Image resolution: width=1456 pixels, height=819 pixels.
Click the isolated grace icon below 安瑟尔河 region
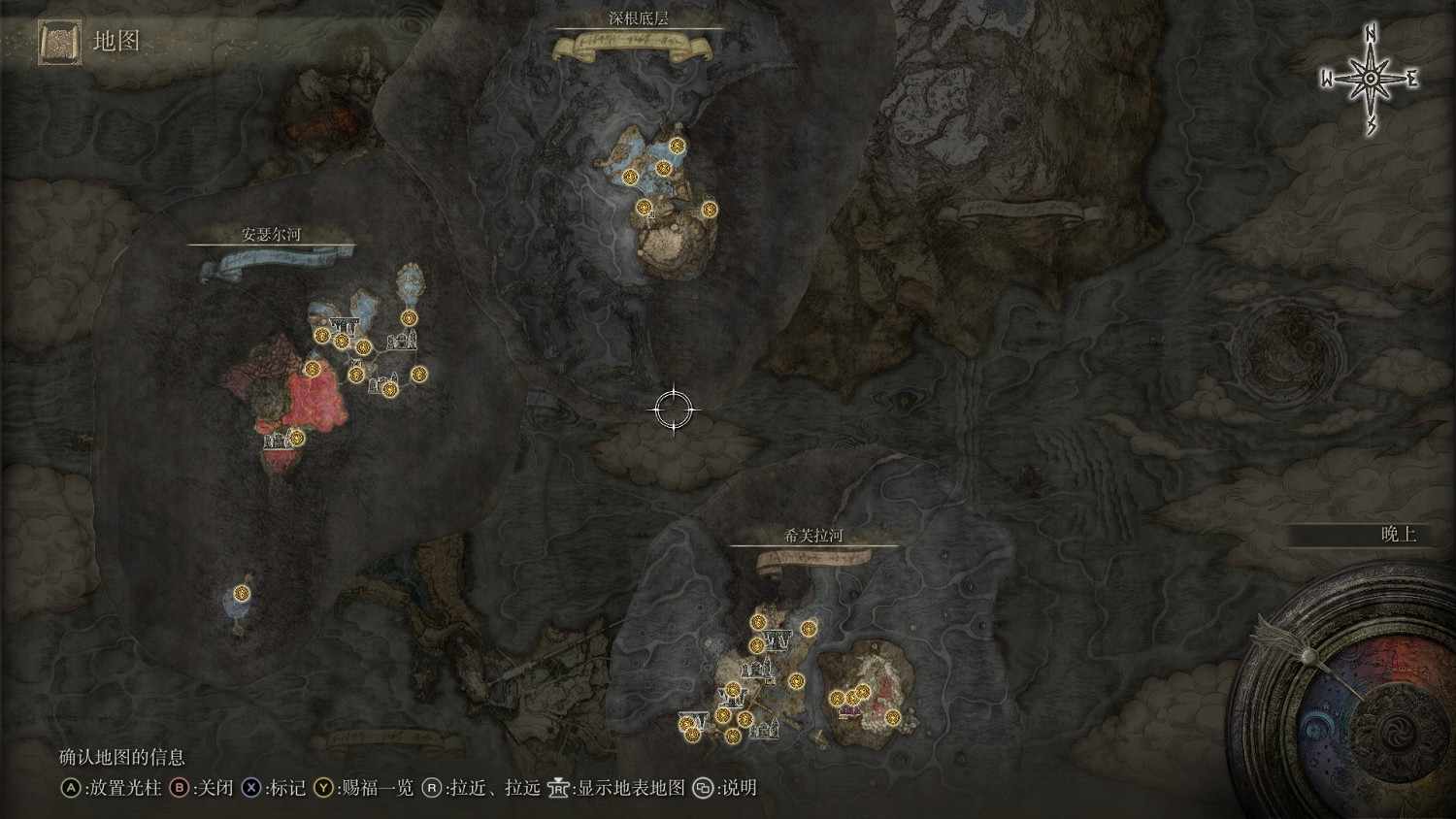point(241,595)
